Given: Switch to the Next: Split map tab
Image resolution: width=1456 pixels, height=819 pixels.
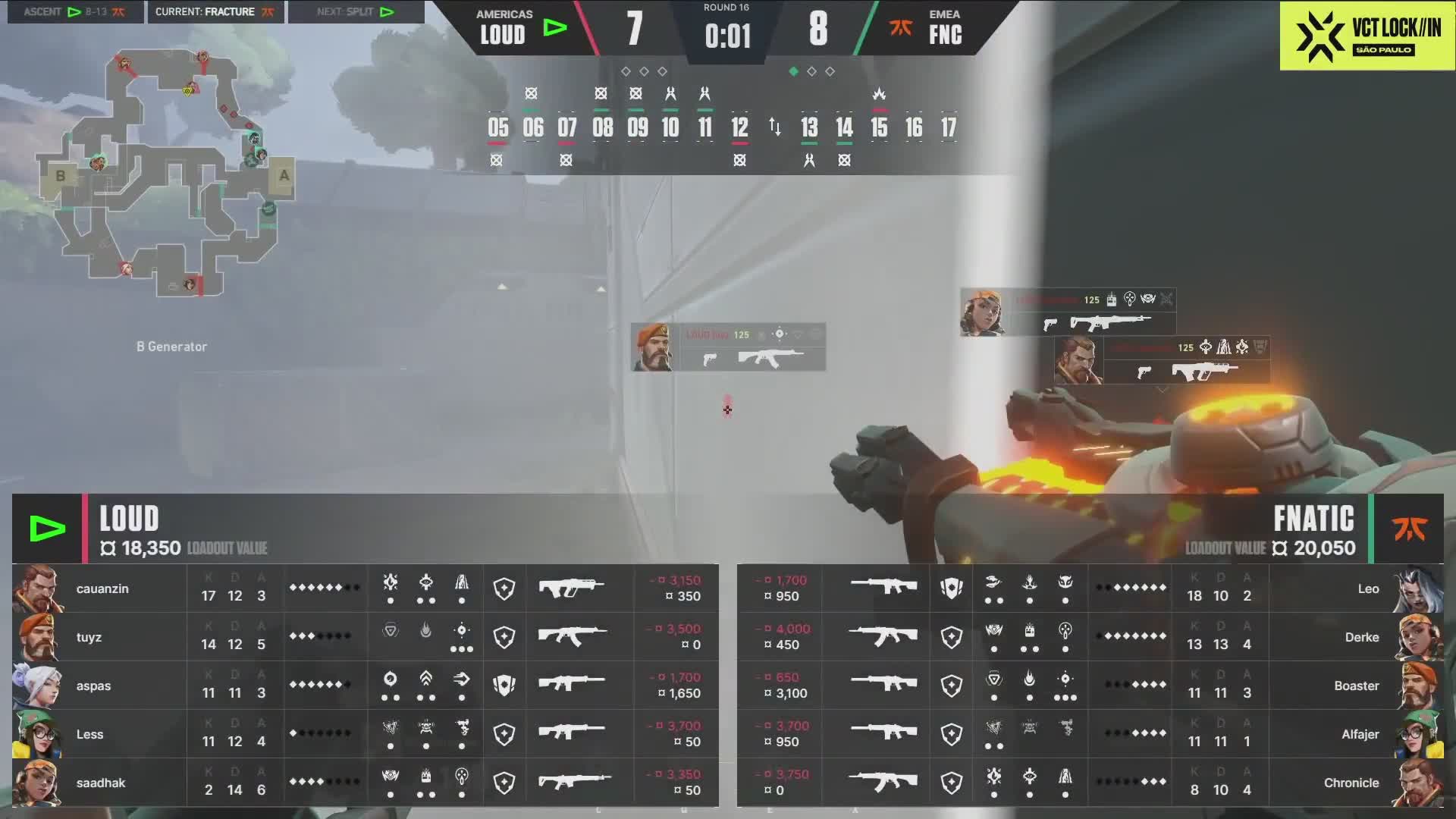Looking at the screenshot, I should [356, 12].
